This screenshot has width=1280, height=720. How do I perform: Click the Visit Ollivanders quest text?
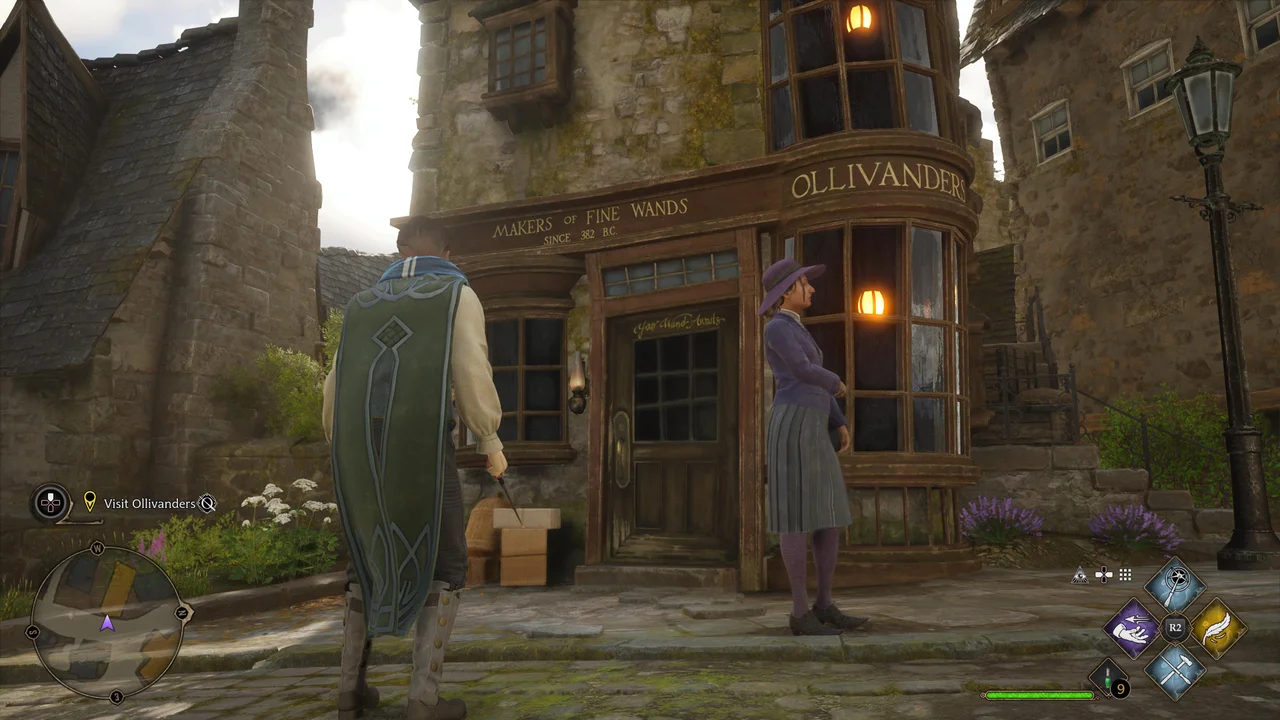(x=151, y=504)
